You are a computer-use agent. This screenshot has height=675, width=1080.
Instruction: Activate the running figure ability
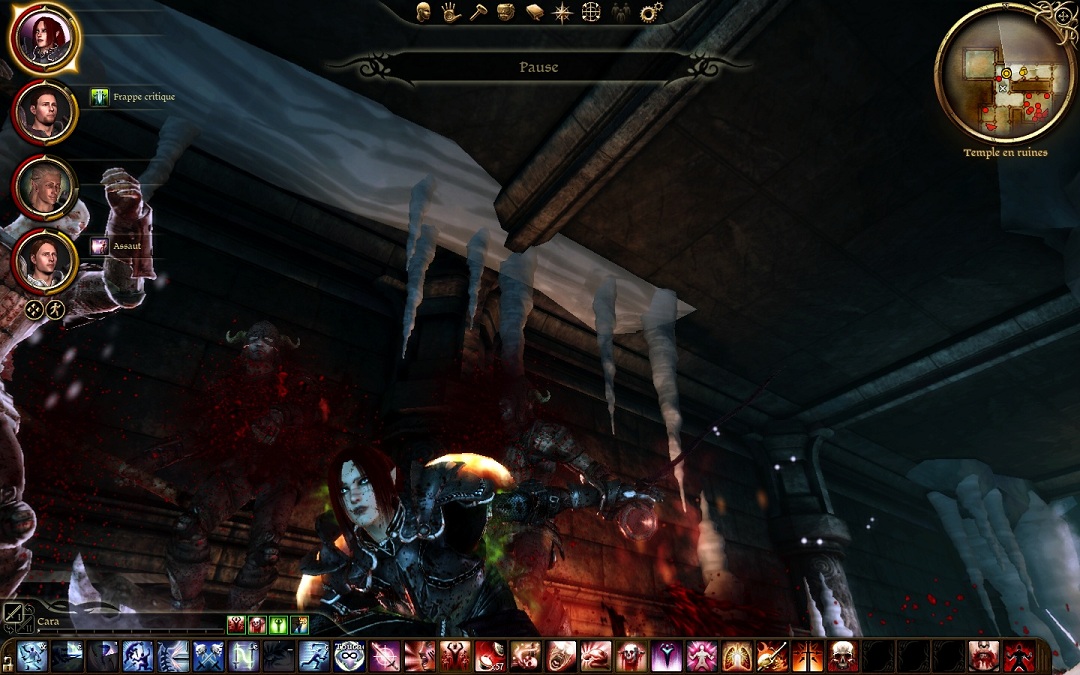[x=312, y=656]
